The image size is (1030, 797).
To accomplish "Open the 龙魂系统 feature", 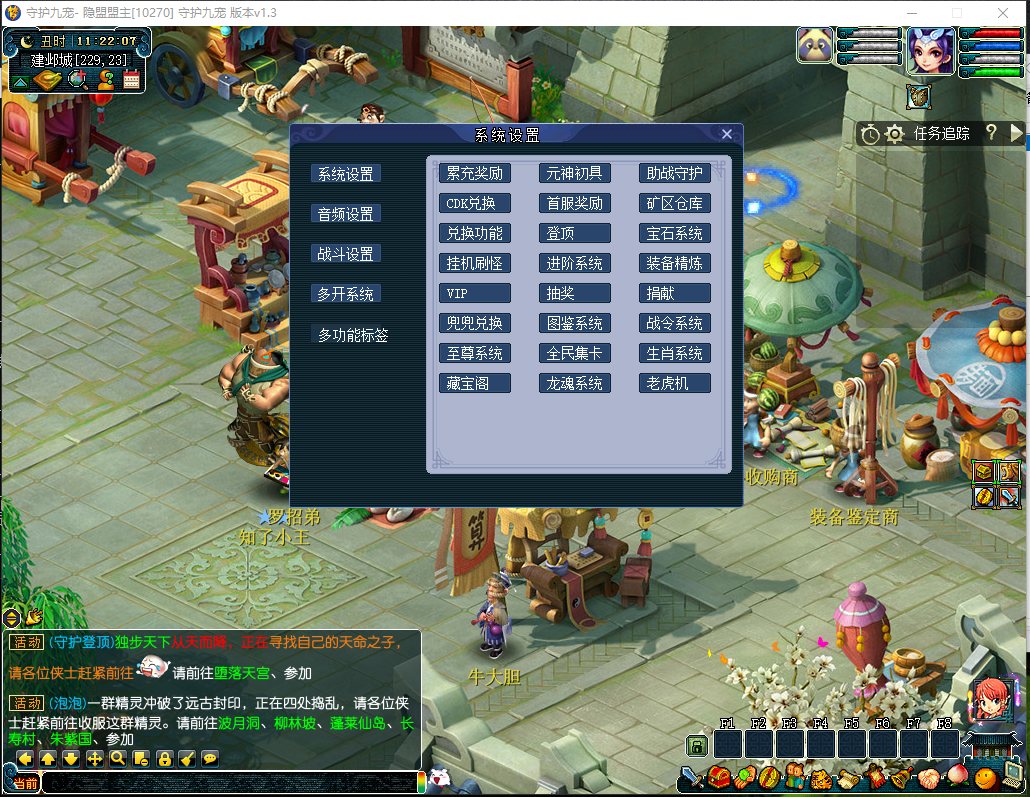I will [575, 383].
